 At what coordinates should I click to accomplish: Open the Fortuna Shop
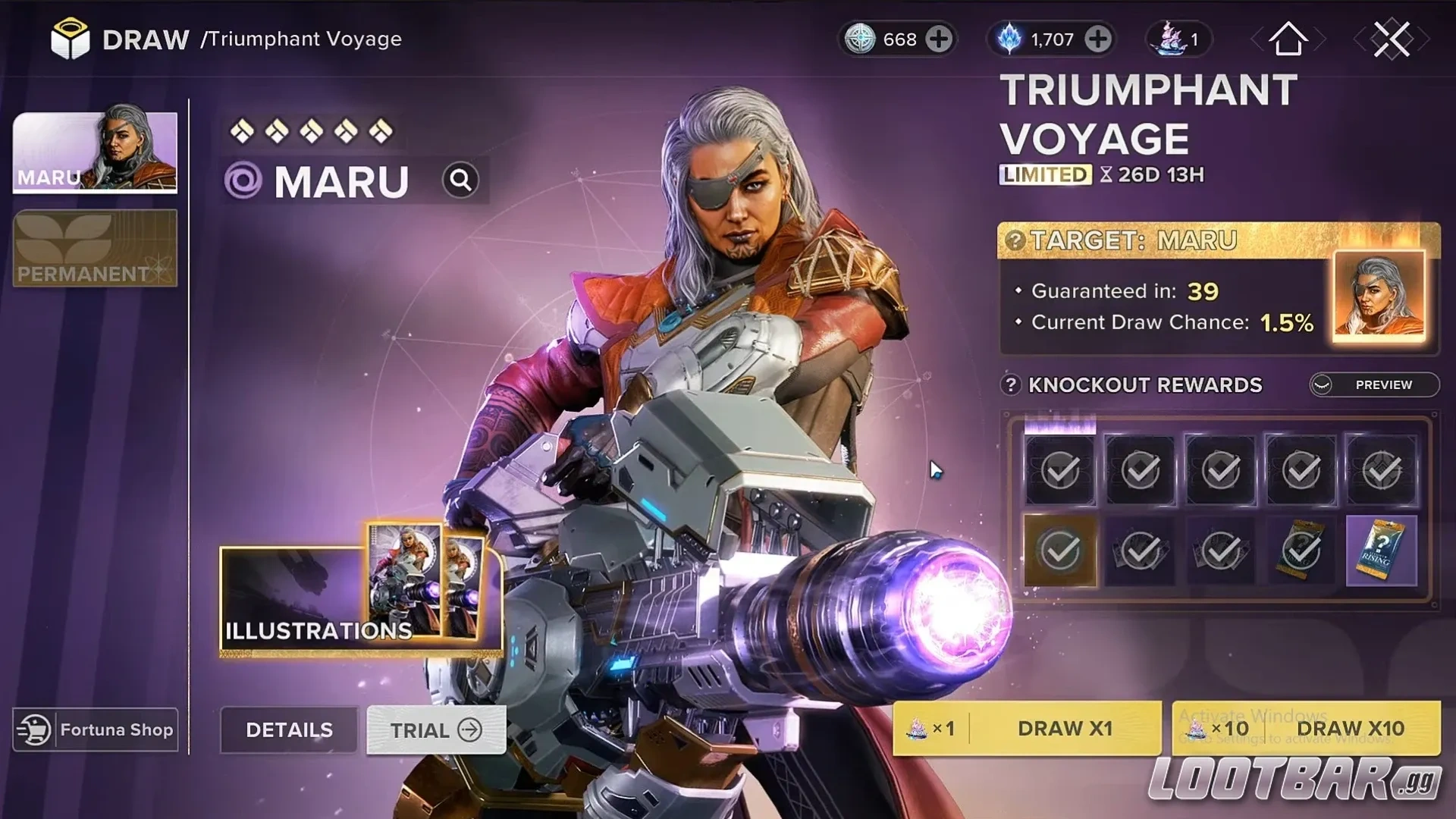(x=95, y=730)
